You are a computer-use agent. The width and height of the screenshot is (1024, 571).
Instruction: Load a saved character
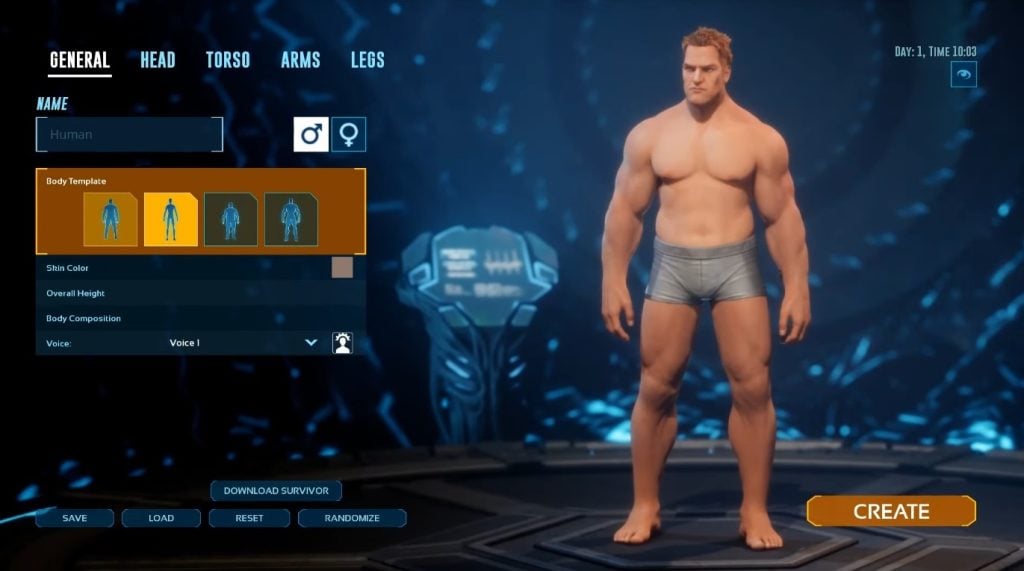[161, 518]
